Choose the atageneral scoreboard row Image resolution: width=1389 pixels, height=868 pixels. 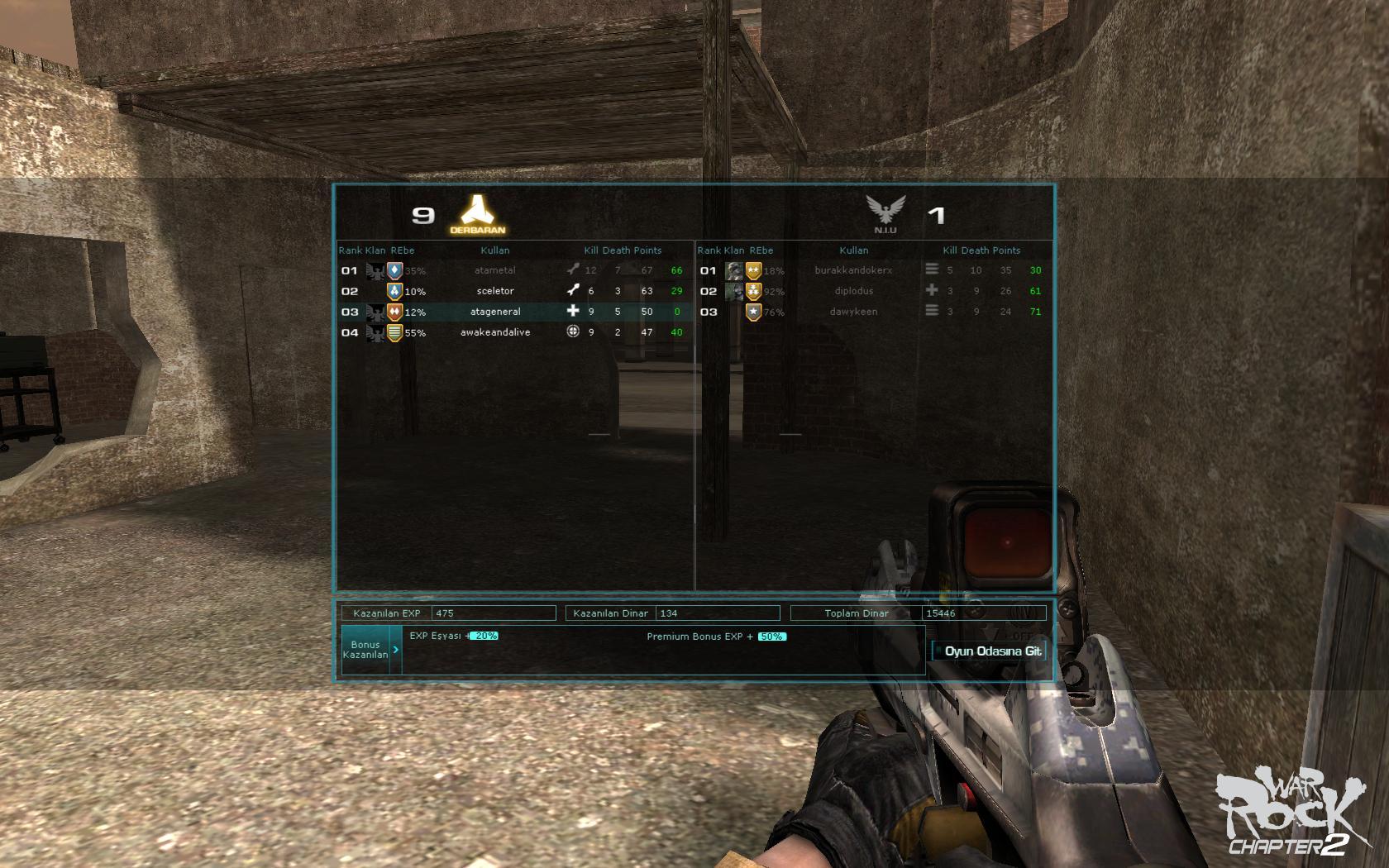pos(495,312)
